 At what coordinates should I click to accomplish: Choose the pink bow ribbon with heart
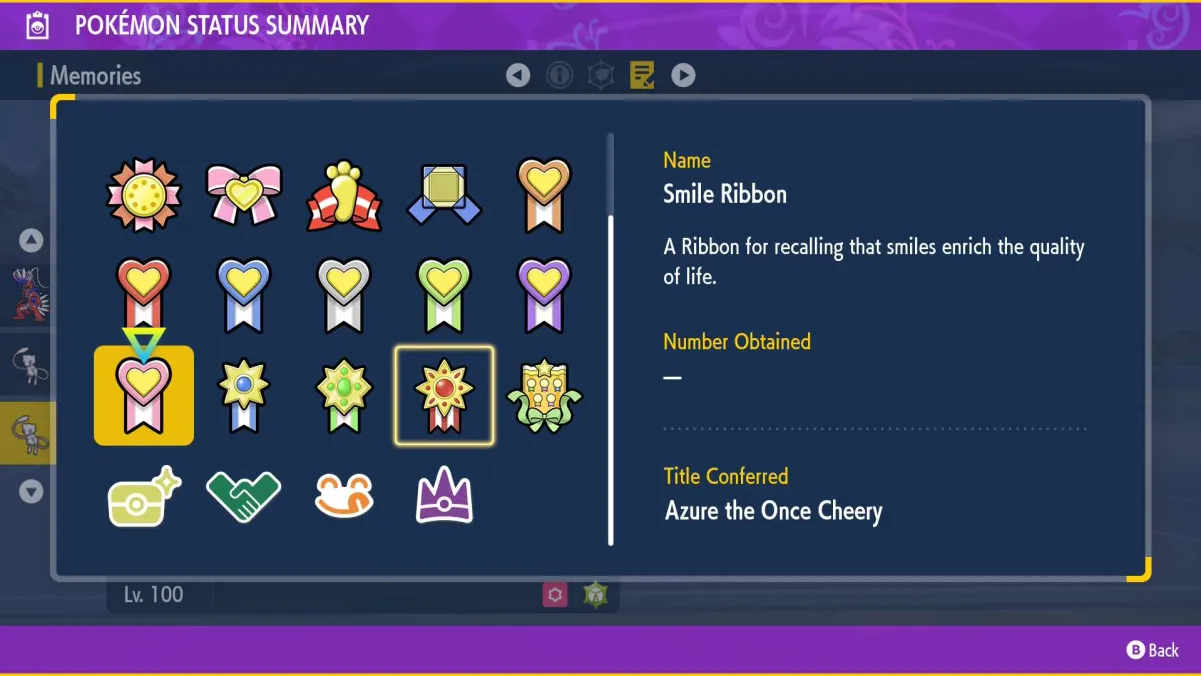tap(244, 194)
